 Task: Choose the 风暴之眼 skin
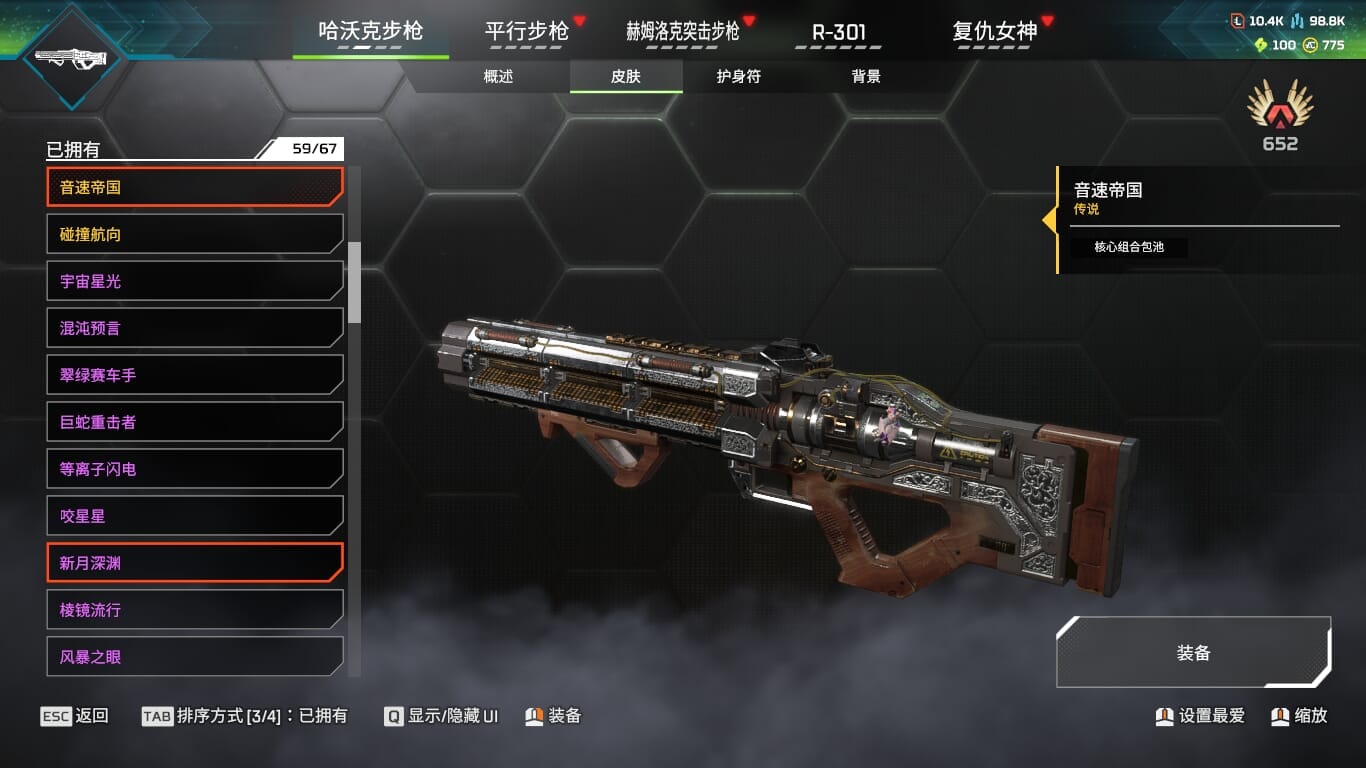195,657
